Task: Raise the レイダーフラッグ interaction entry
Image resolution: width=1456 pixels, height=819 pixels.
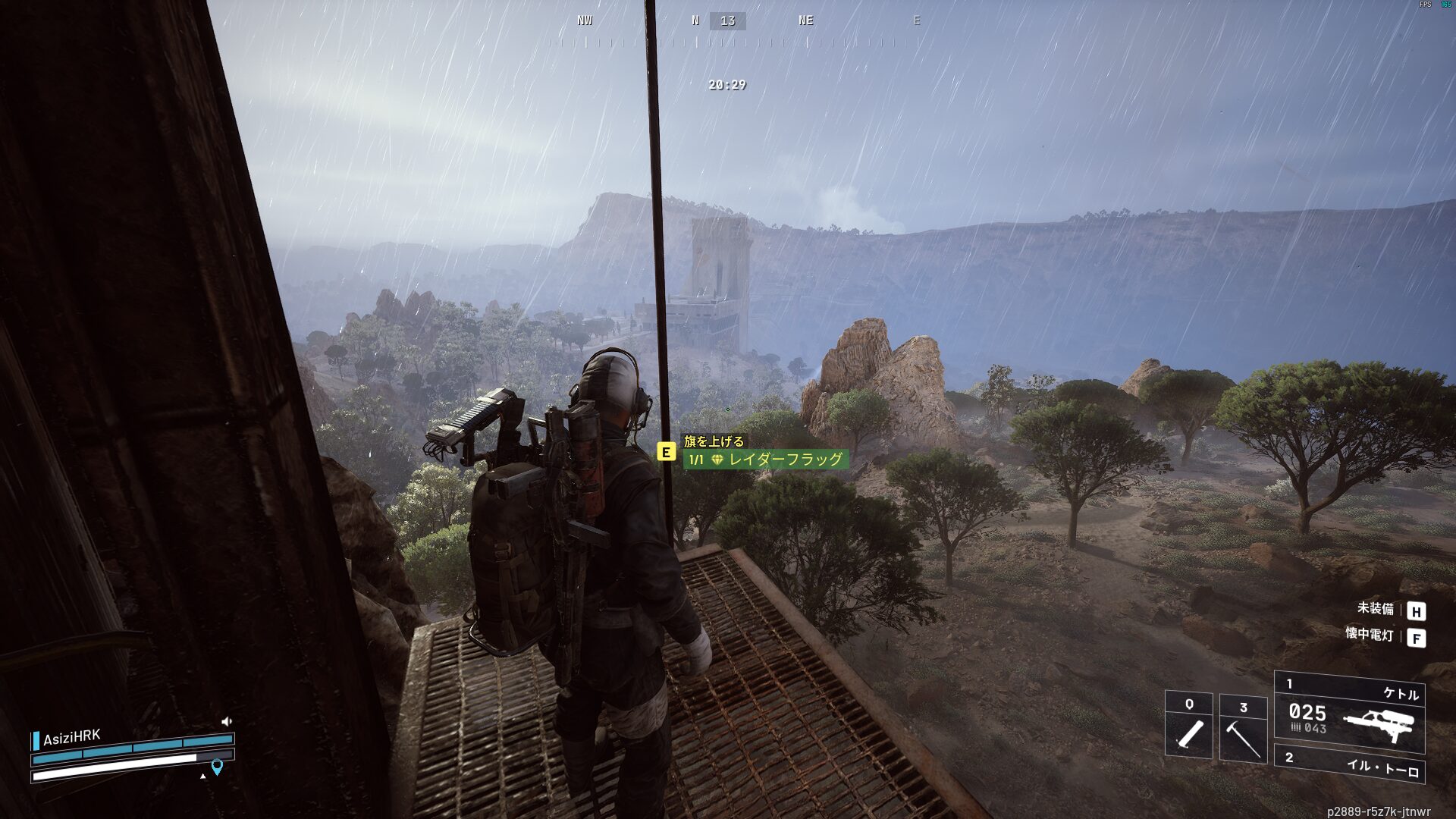Action: (765, 460)
